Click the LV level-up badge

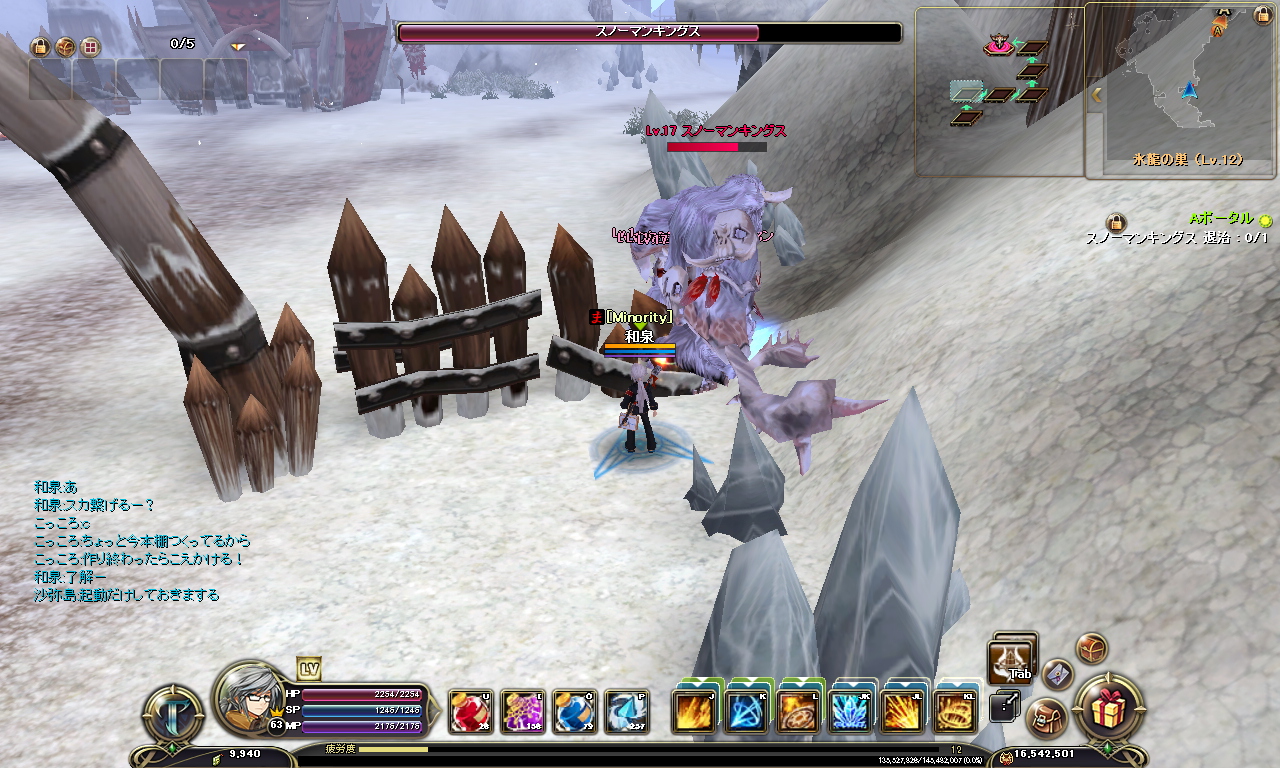click(x=309, y=669)
